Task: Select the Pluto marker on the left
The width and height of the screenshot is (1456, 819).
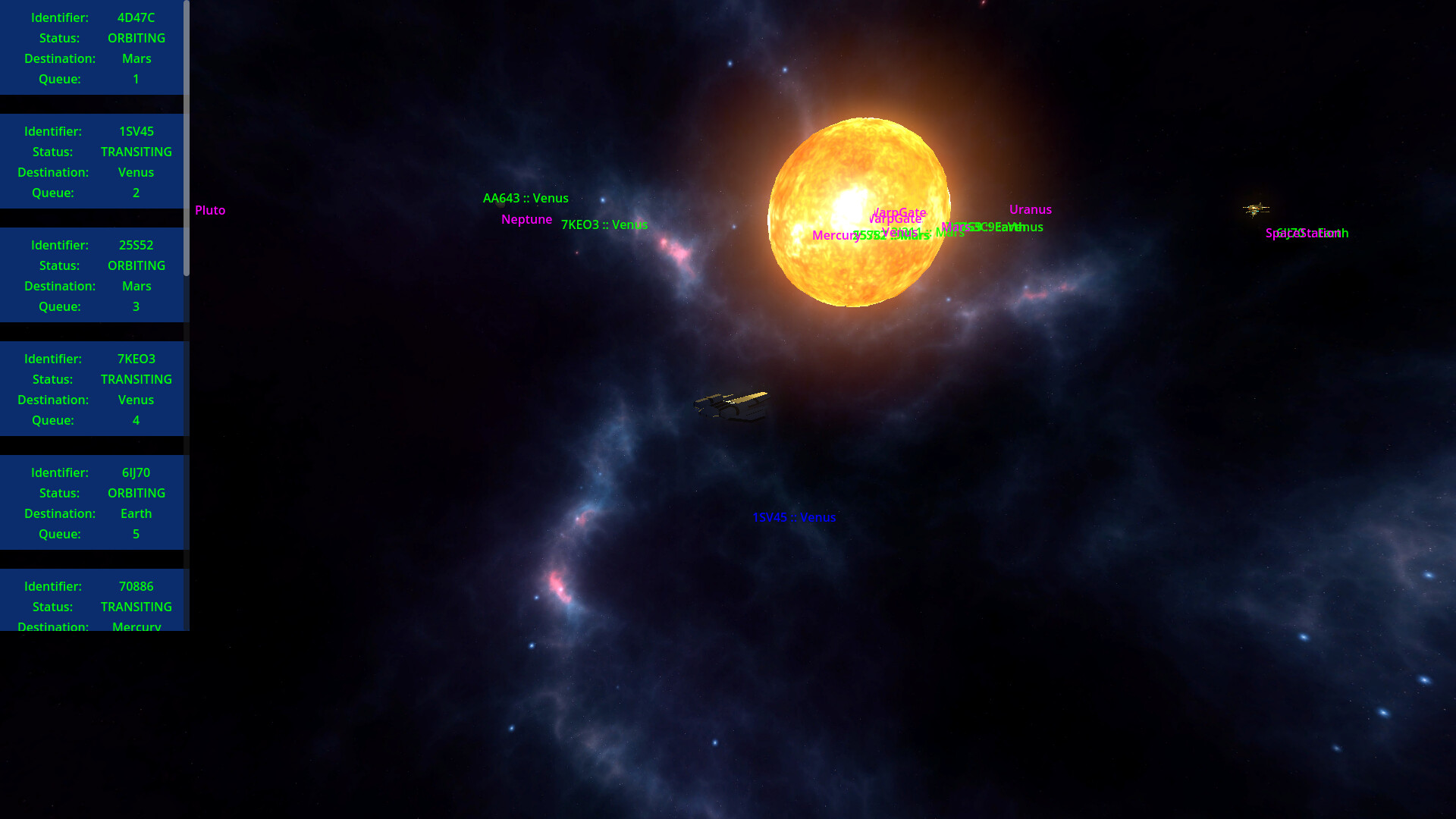Action: click(x=210, y=210)
